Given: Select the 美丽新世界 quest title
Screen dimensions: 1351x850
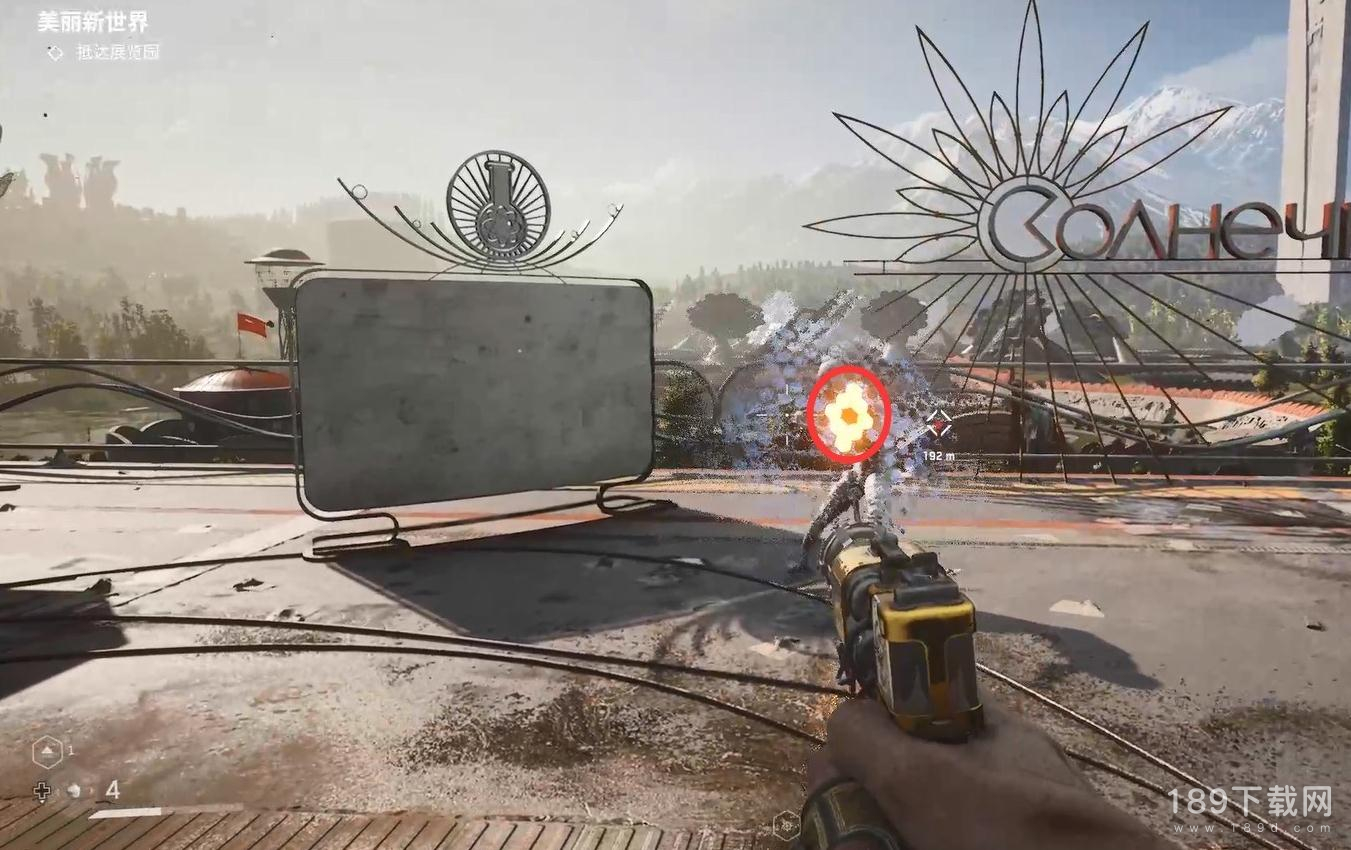Looking at the screenshot, I should (x=93, y=22).
